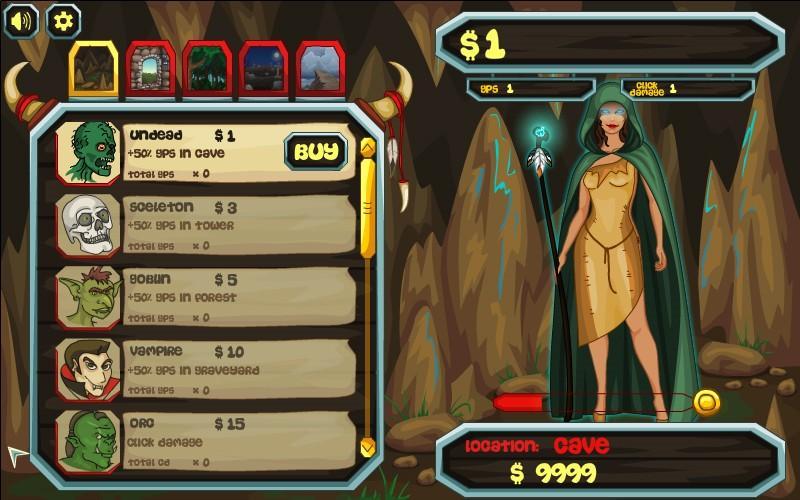Select the cave location tab

(94, 69)
